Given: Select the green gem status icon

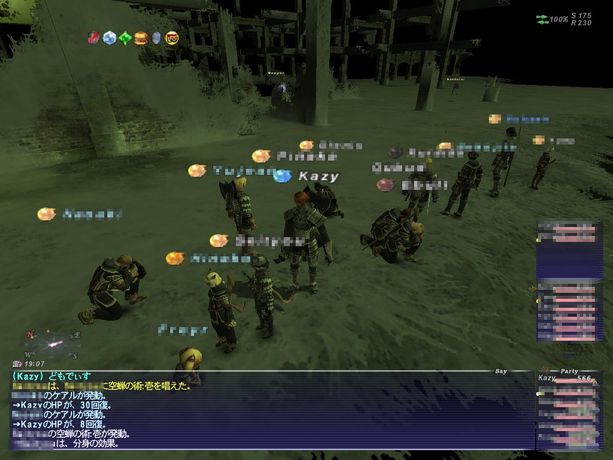Looking at the screenshot, I should (x=124, y=39).
